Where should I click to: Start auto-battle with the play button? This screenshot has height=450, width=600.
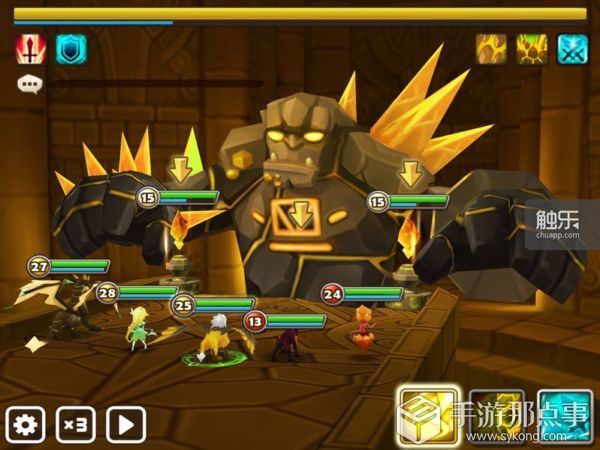pyautogui.click(x=126, y=424)
